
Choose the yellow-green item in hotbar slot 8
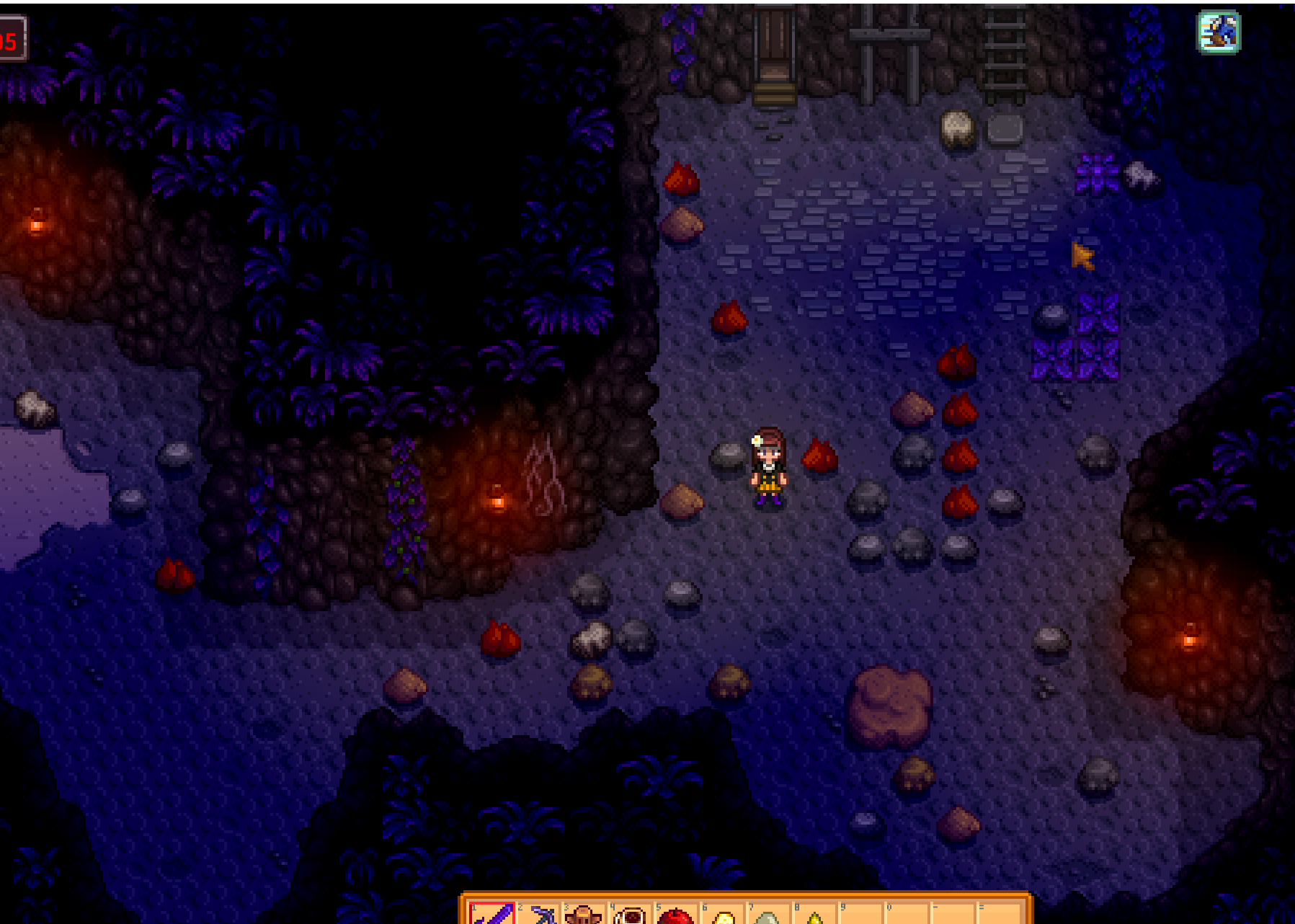[815, 916]
